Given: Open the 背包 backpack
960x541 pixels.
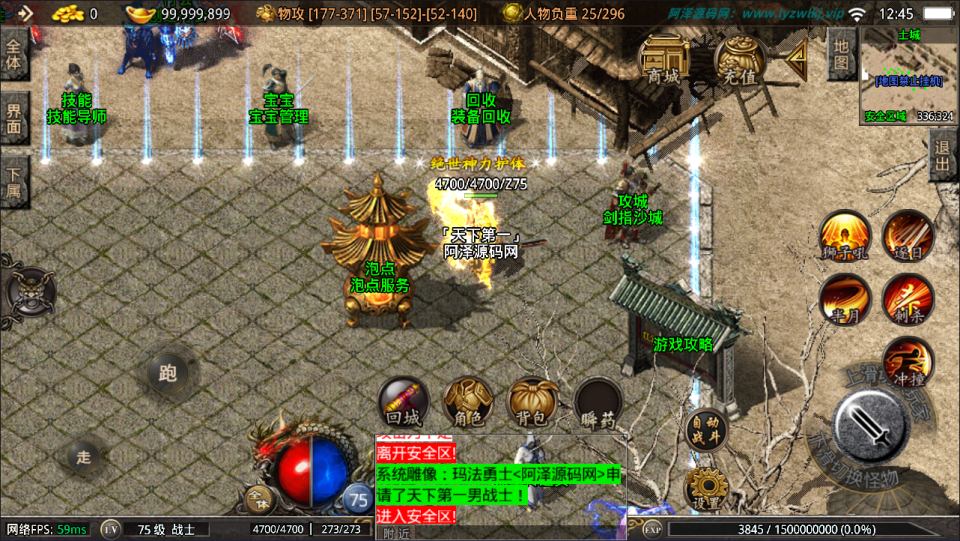Looking at the screenshot, I should [533, 403].
